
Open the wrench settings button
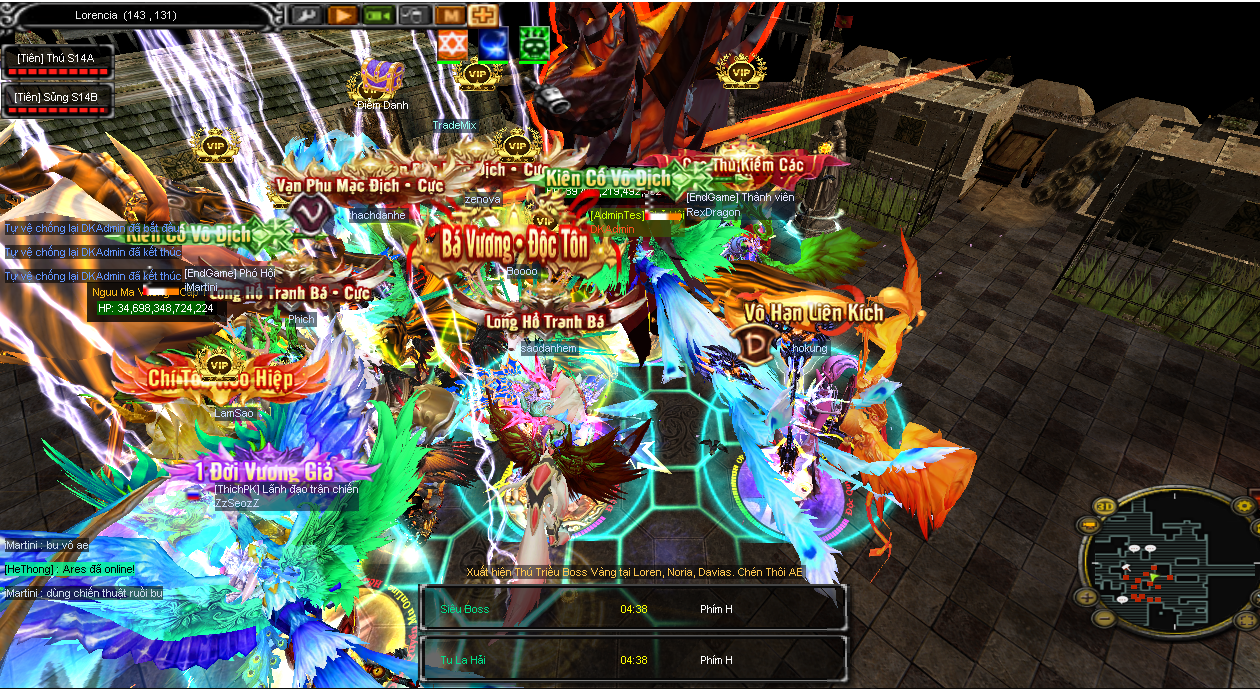coord(304,15)
